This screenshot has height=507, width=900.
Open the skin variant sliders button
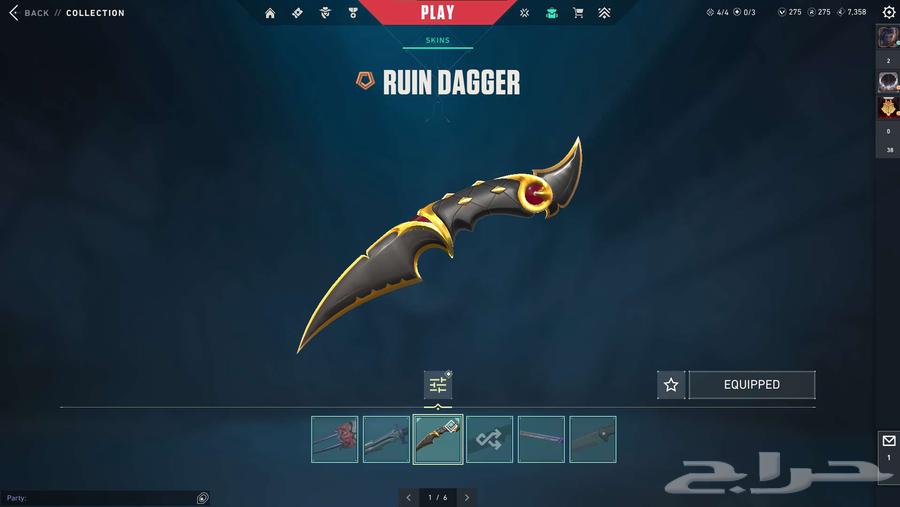pyautogui.click(x=437, y=385)
